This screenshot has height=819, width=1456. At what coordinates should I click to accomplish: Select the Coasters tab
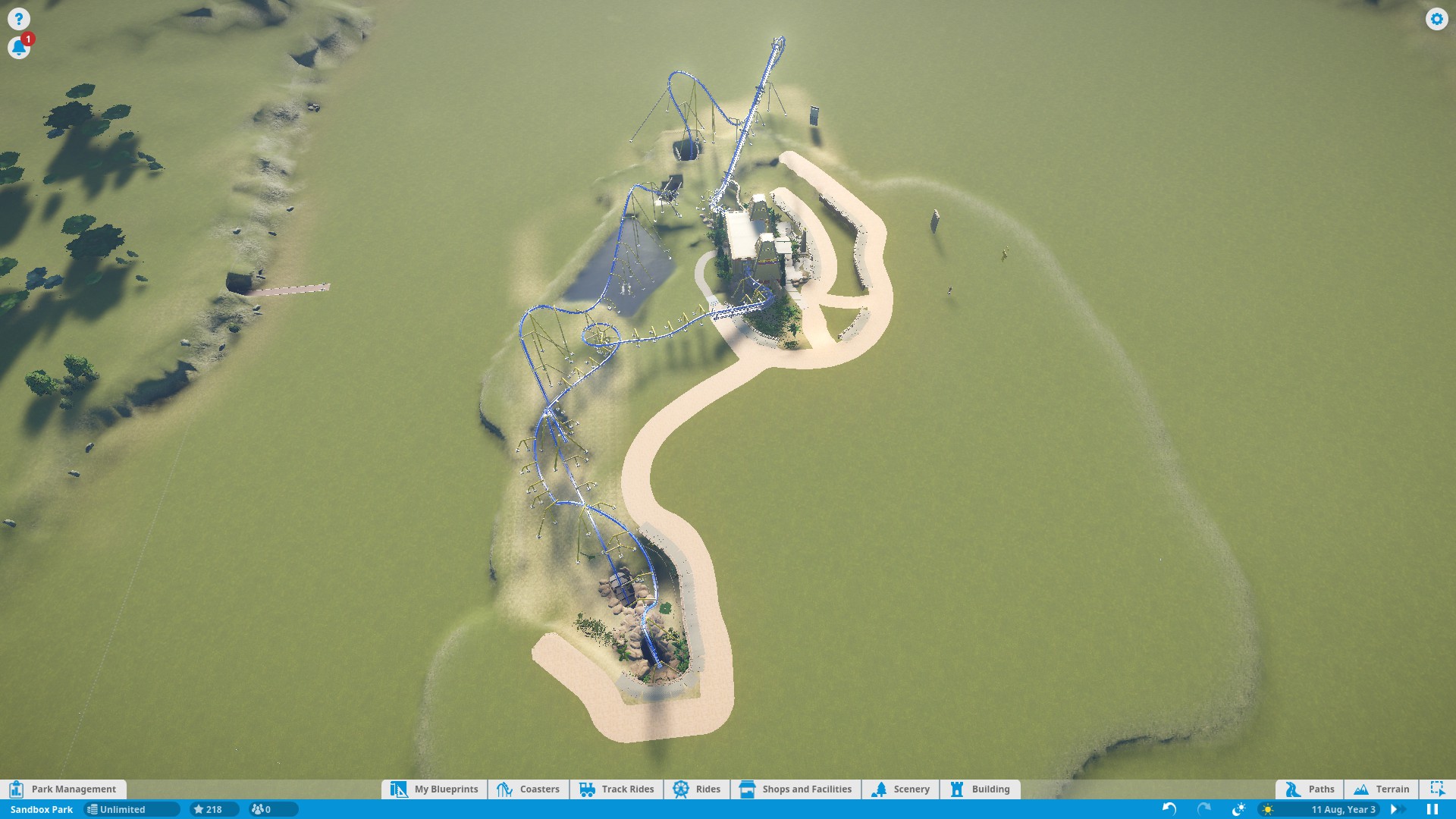tap(529, 789)
